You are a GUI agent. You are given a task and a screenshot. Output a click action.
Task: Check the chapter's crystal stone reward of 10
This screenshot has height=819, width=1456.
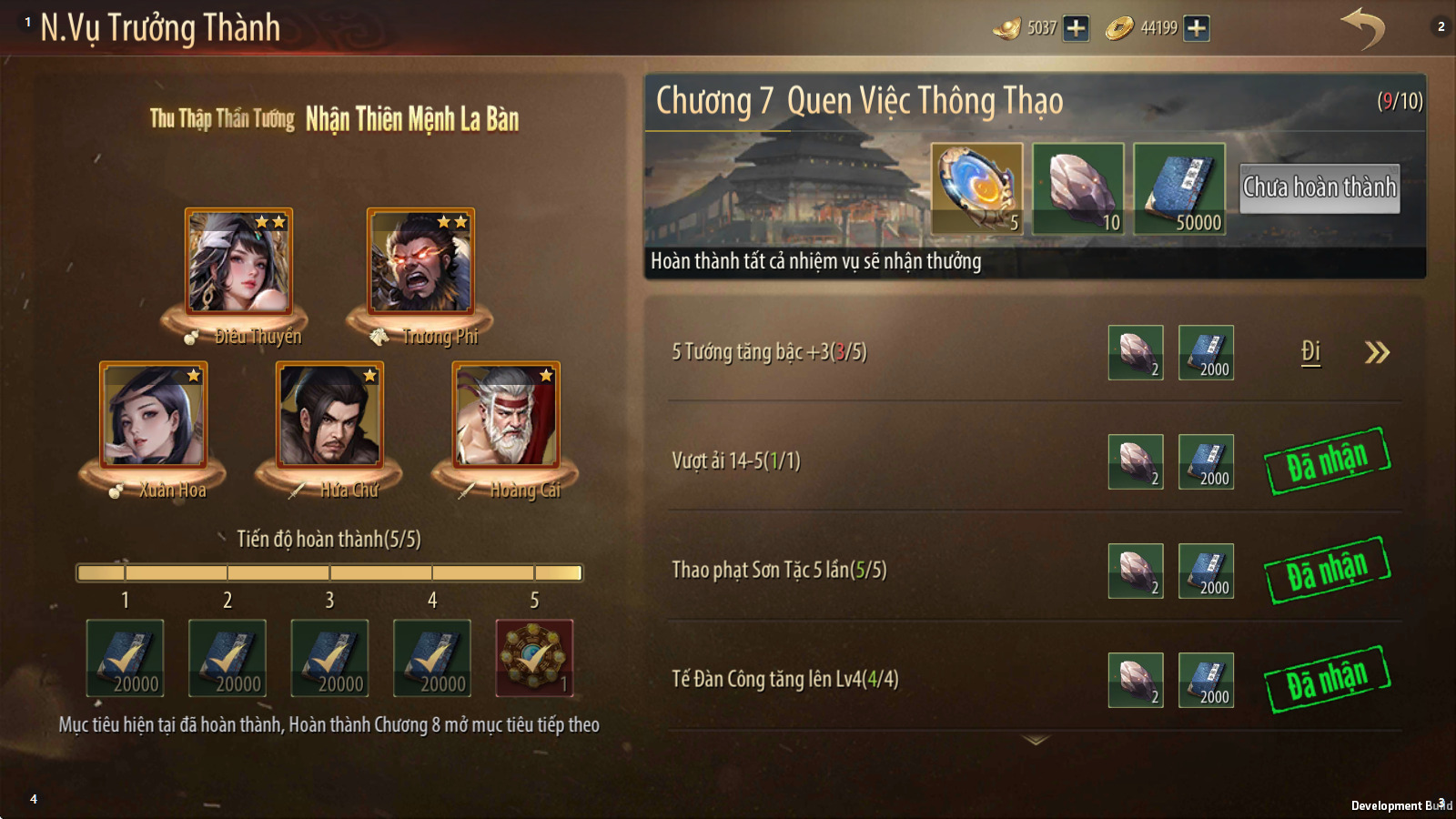[1078, 189]
